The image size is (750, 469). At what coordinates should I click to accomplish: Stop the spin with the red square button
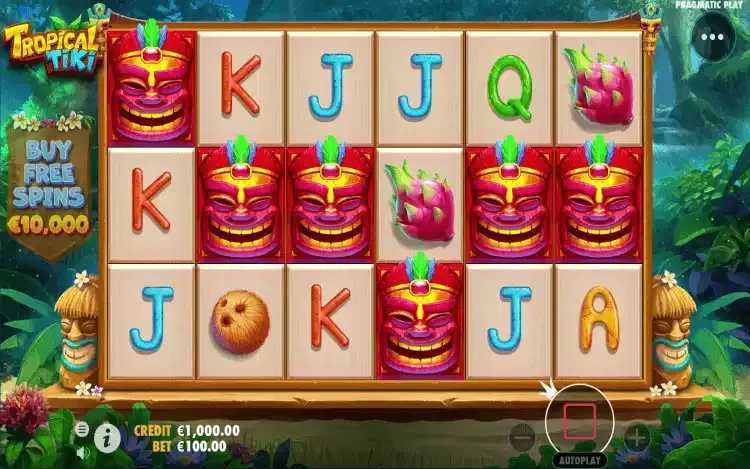point(579,420)
